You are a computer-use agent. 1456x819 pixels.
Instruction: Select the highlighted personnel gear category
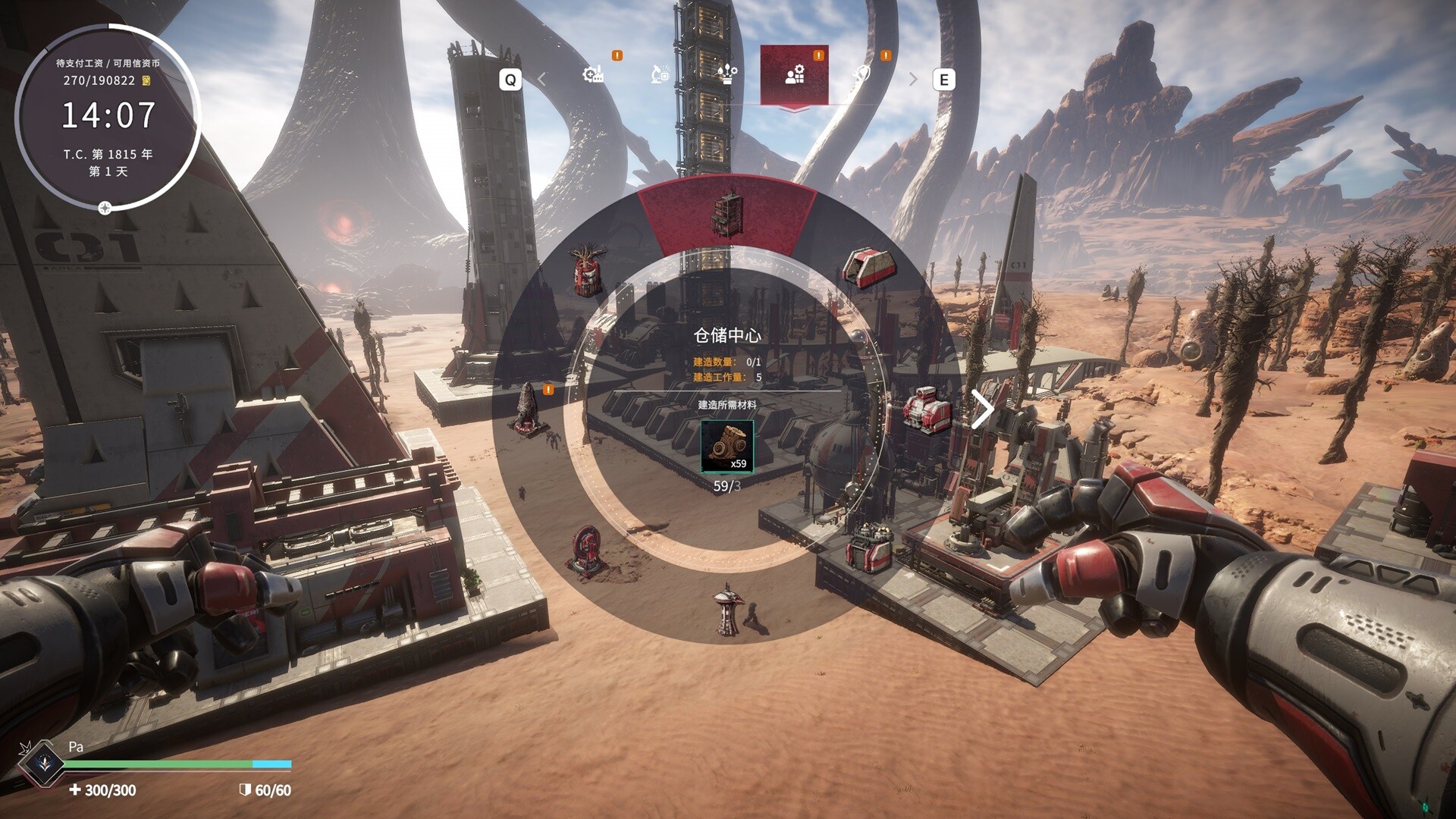[794, 74]
